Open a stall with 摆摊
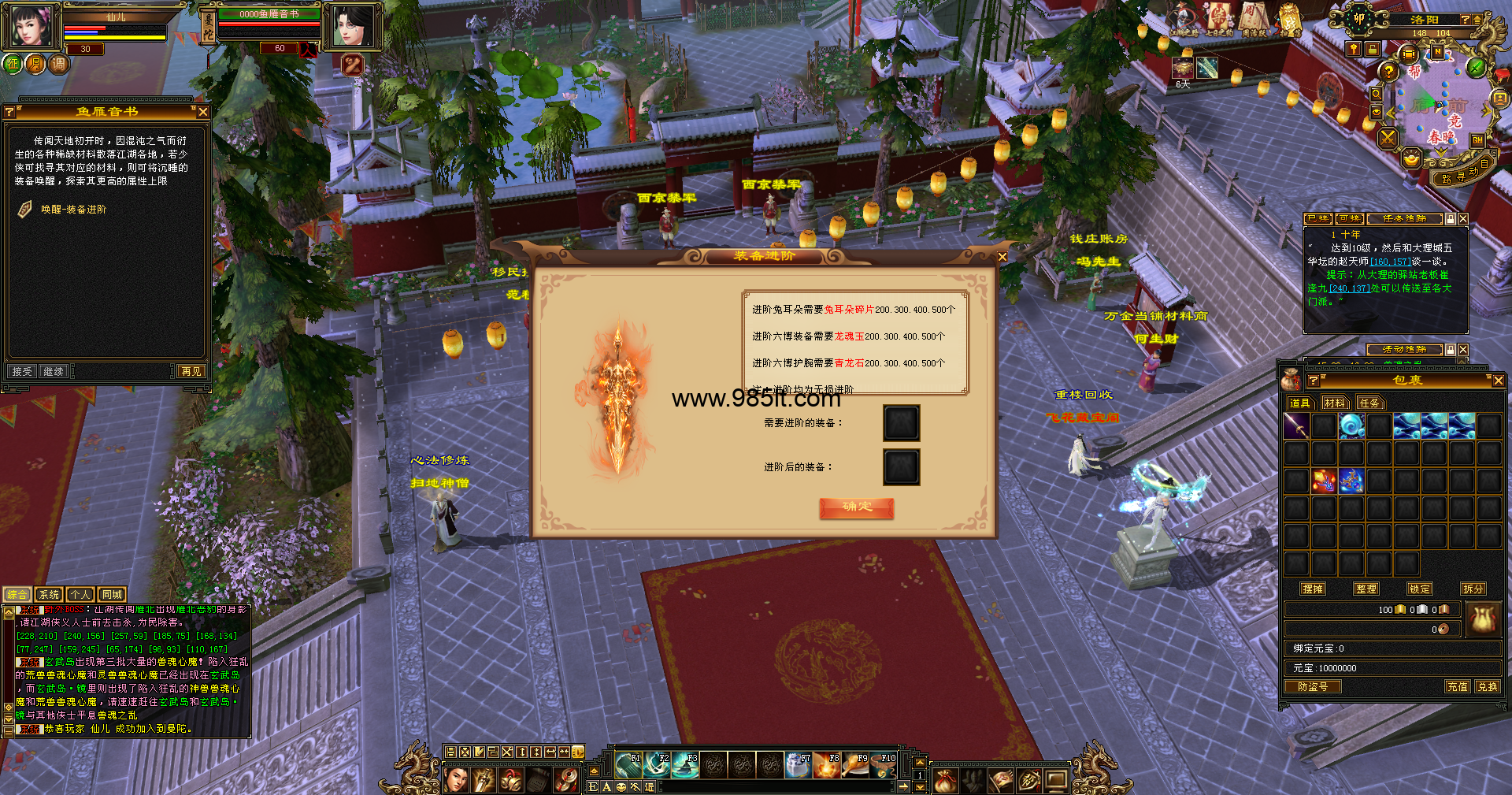Viewport: 1512px width, 795px height. 1313,589
